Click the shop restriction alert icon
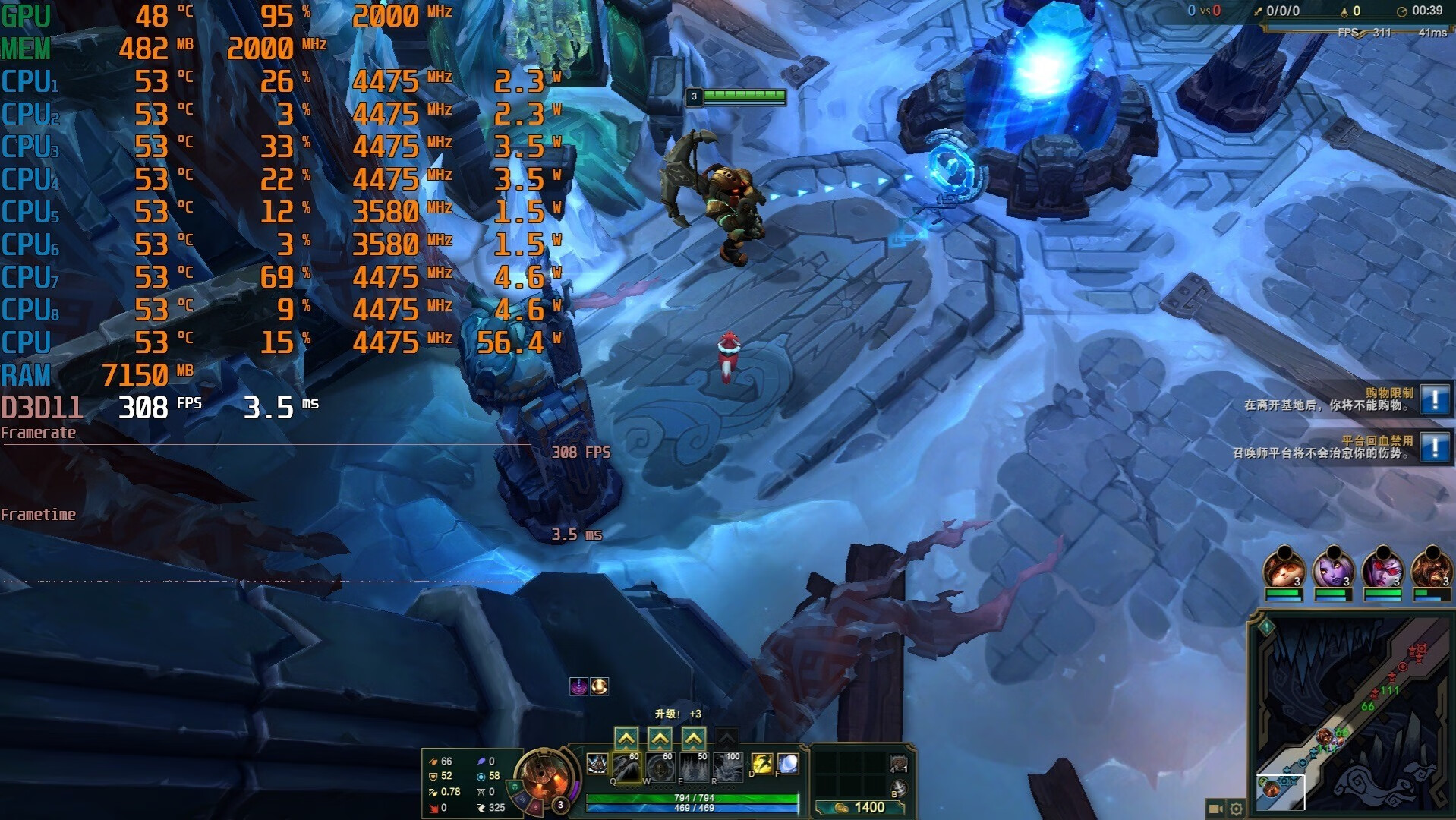 tap(1434, 399)
